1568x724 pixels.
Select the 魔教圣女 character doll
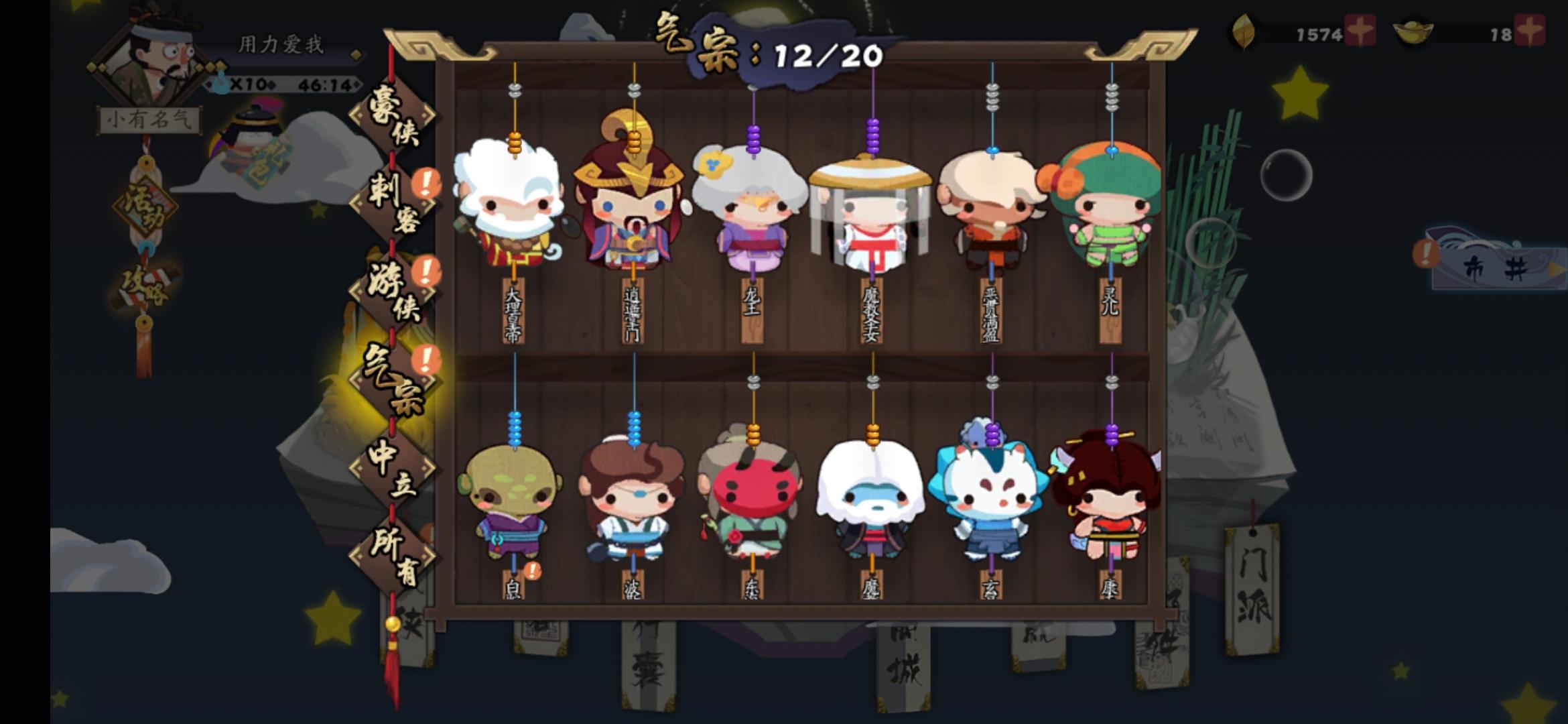click(871, 208)
